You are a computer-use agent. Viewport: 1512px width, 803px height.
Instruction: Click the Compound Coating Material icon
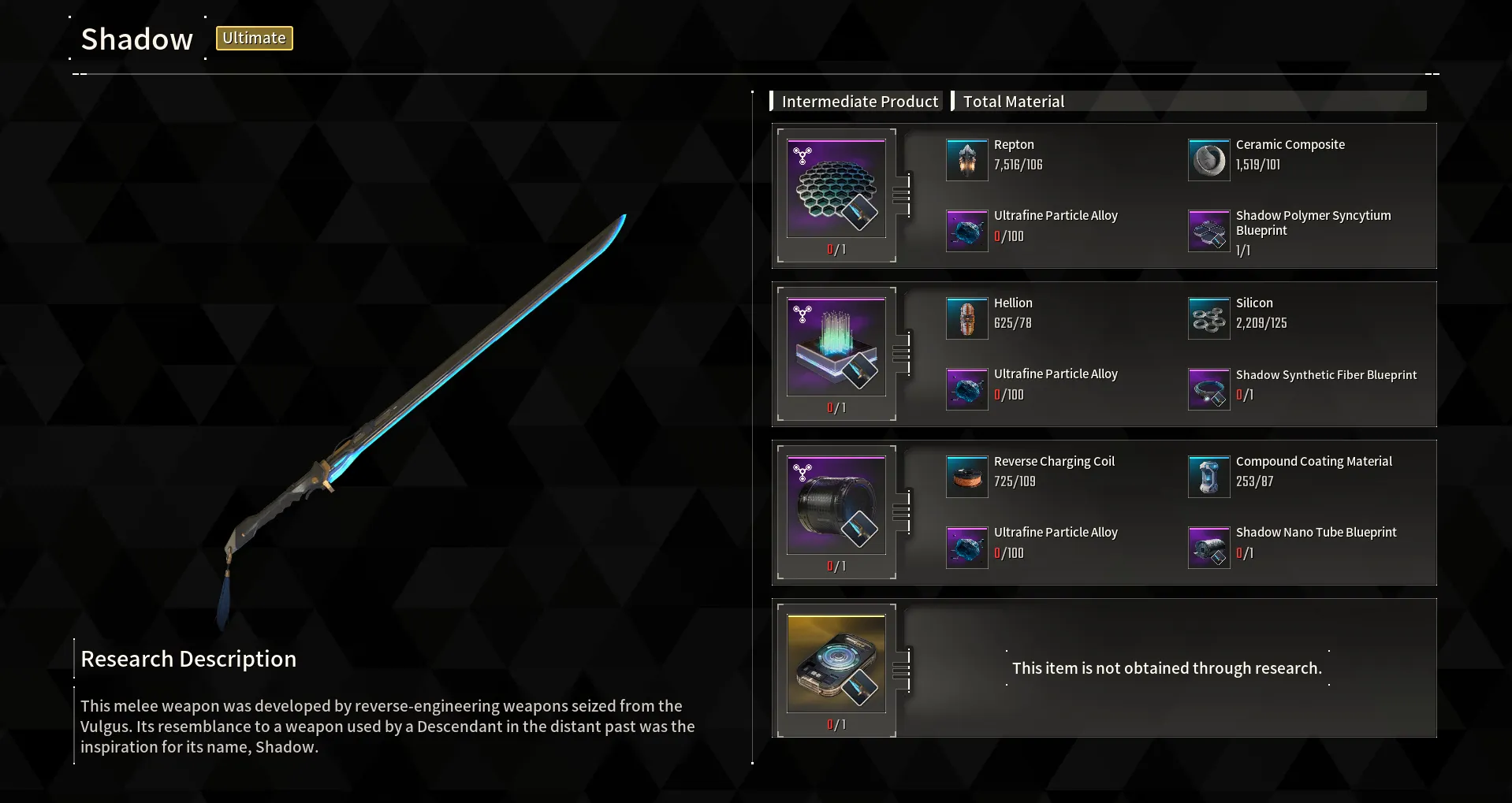tap(1209, 477)
